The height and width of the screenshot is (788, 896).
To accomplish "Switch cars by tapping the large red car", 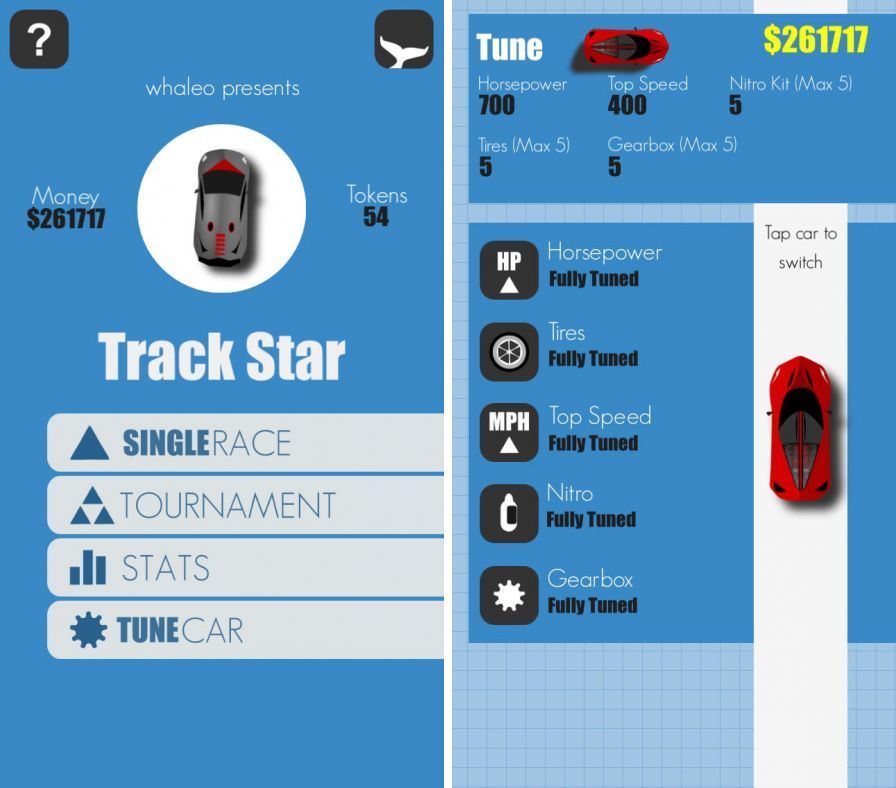I will [x=800, y=428].
